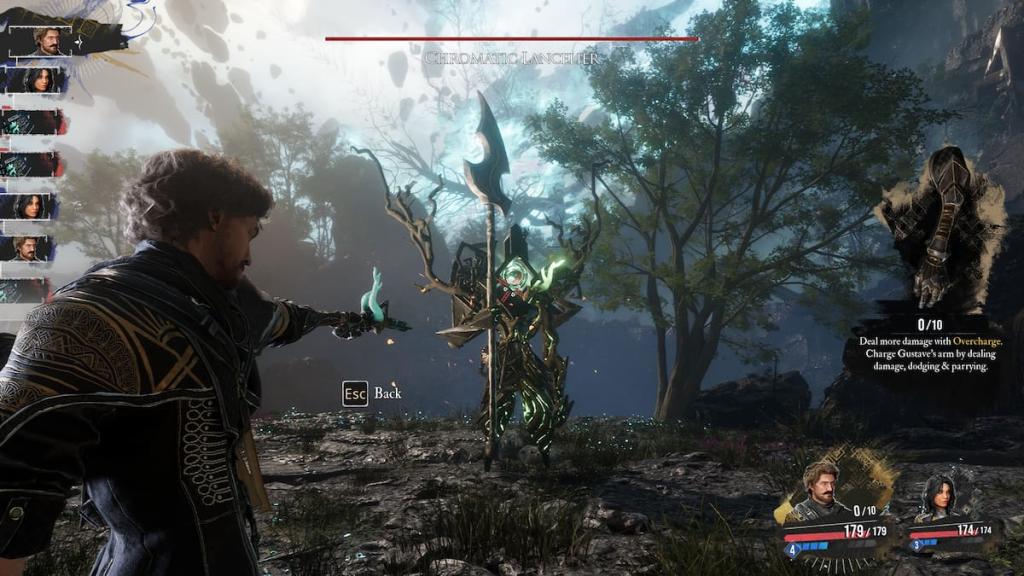Image resolution: width=1024 pixels, height=576 pixels.
Task: Click the Back option label
Action: (387, 393)
